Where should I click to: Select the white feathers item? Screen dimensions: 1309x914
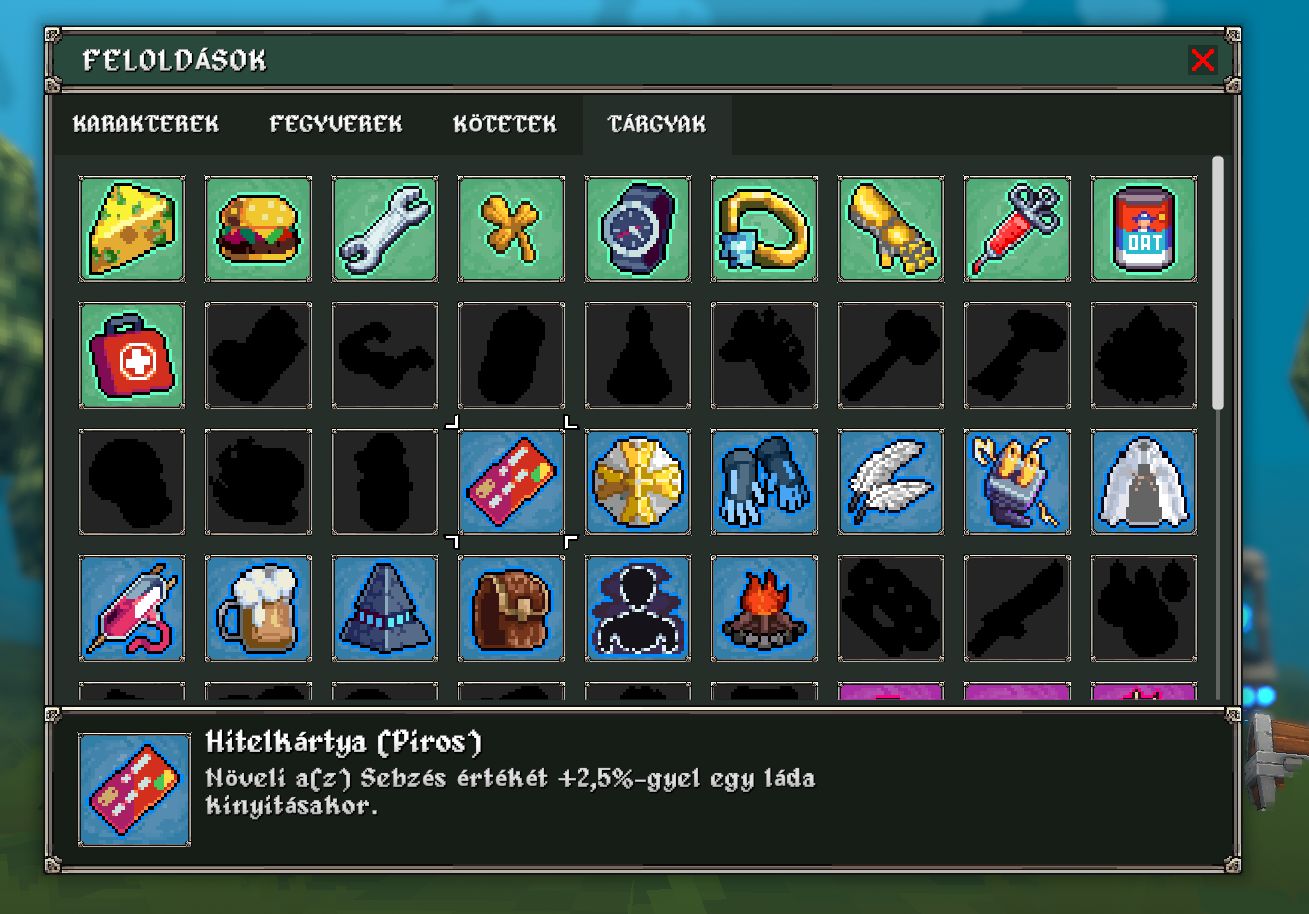tap(891, 482)
